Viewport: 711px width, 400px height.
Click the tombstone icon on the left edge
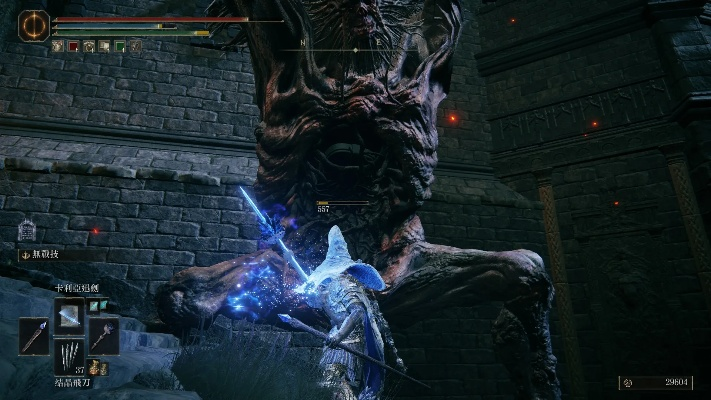point(26,229)
